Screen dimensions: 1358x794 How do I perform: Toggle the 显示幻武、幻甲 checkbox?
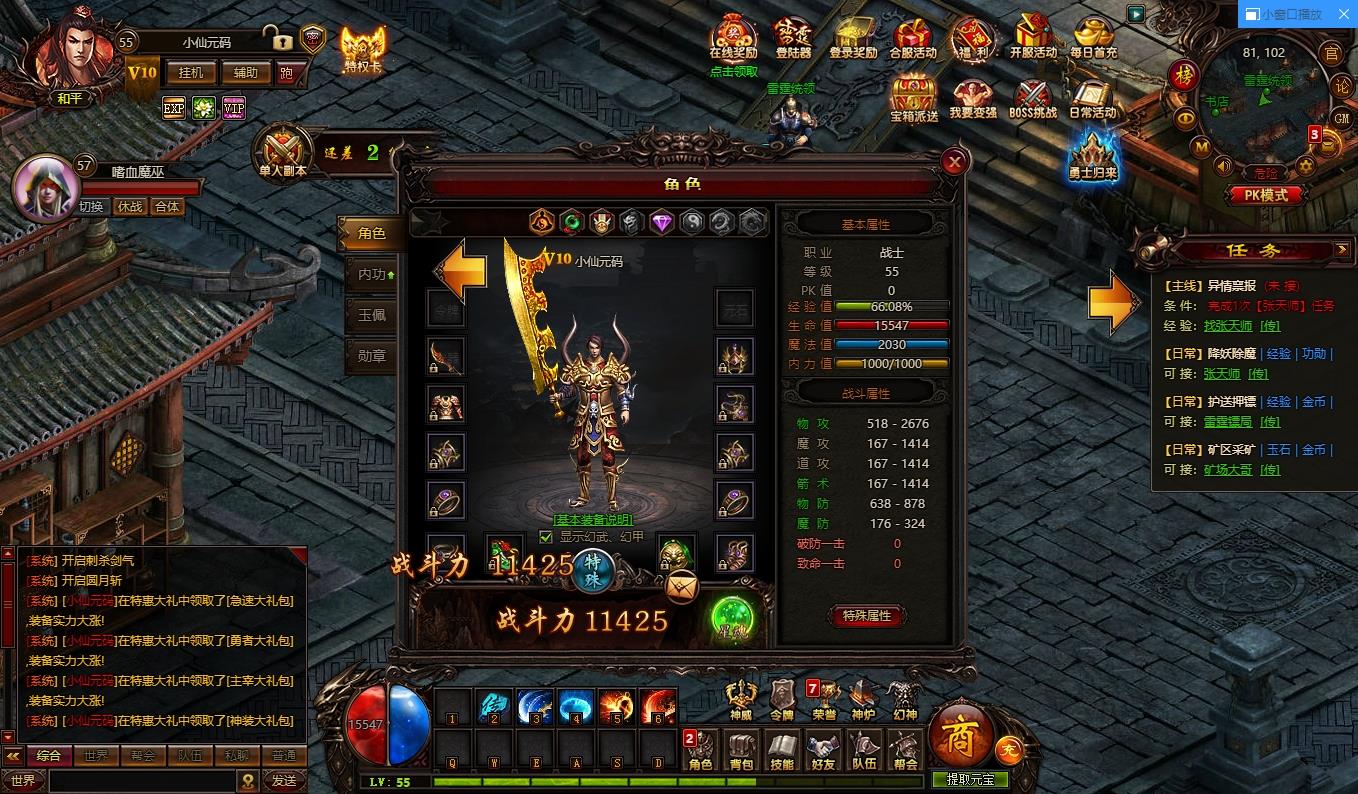point(546,536)
